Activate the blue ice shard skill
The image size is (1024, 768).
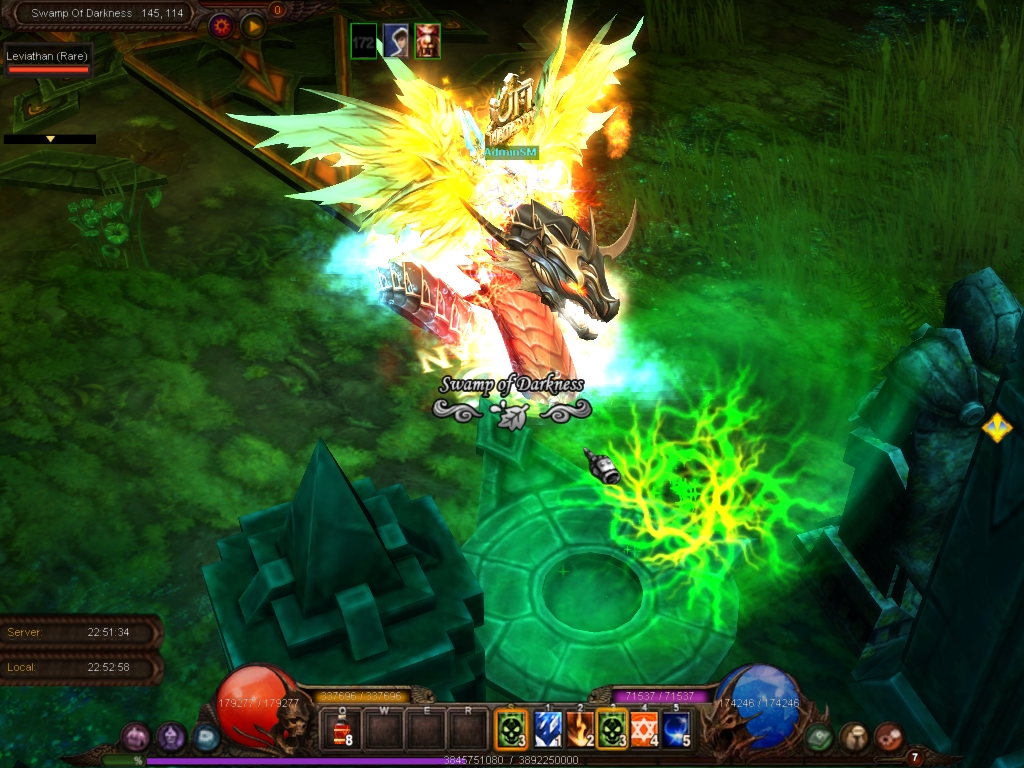545,730
